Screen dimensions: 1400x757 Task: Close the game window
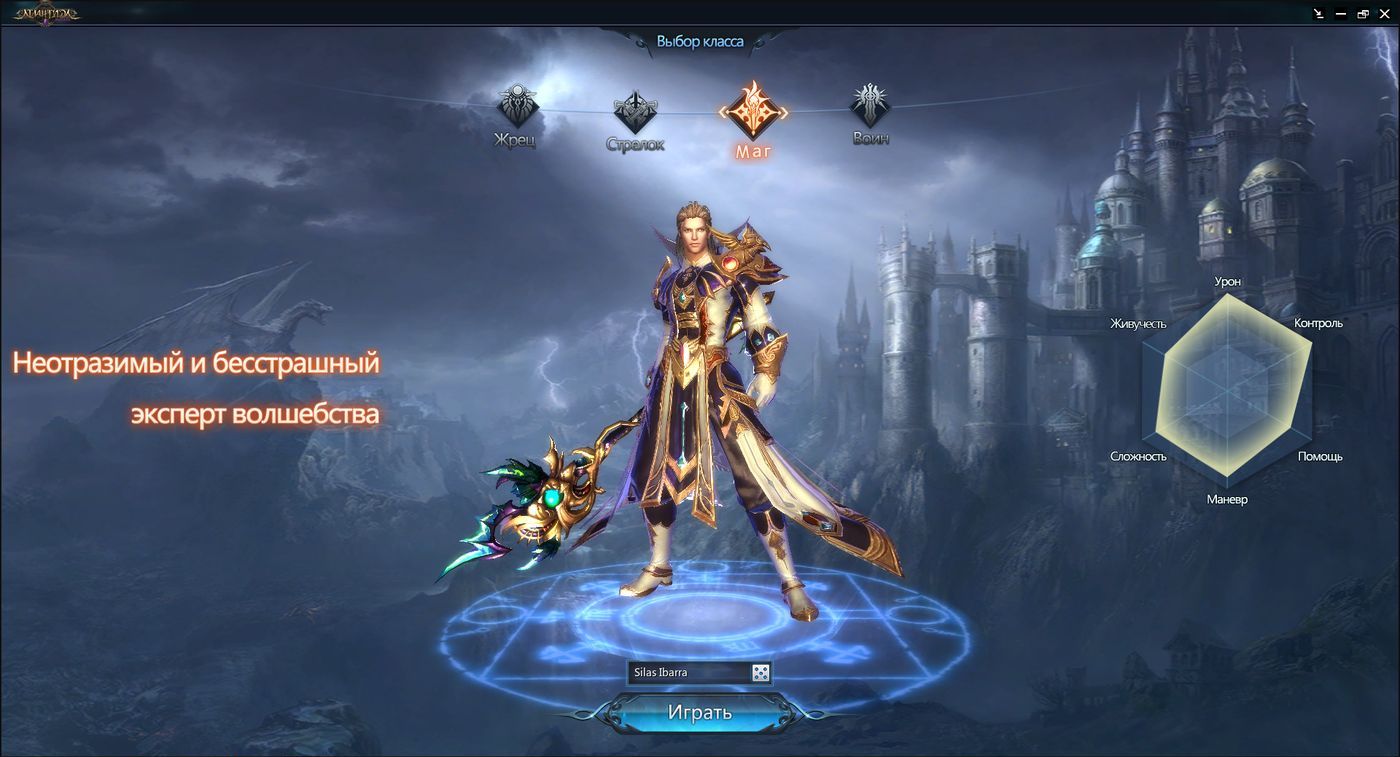(x=1385, y=14)
